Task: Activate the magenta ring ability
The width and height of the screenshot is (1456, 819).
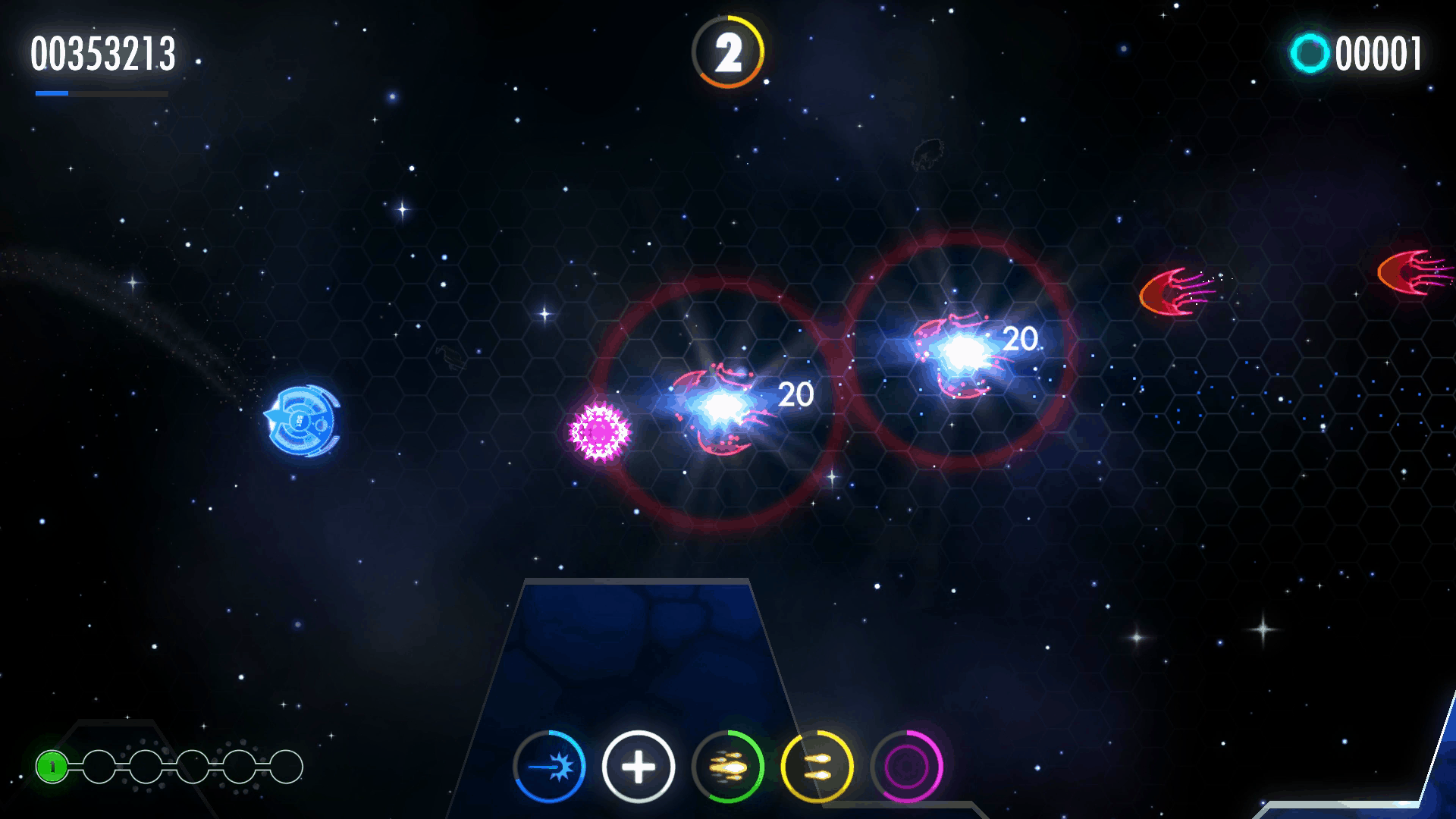Action: (x=907, y=767)
